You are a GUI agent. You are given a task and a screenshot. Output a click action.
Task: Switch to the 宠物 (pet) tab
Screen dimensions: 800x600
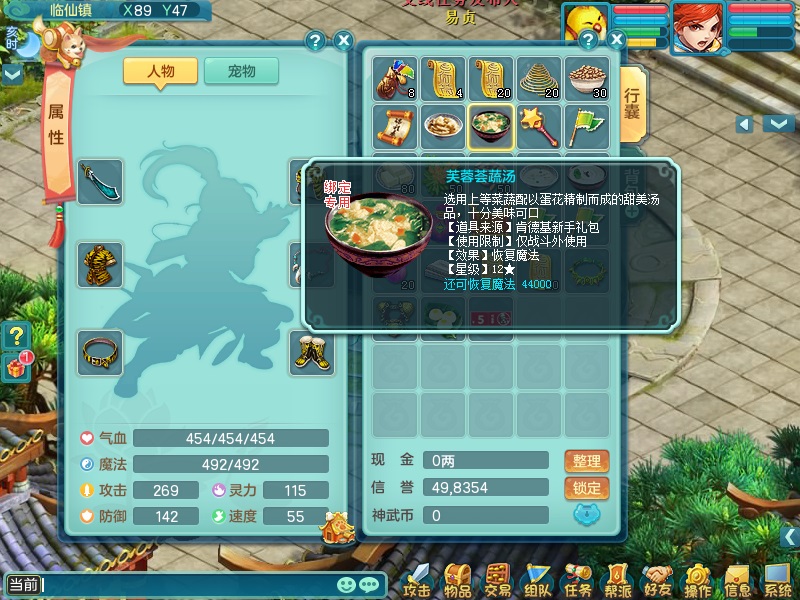(x=241, y=72)
